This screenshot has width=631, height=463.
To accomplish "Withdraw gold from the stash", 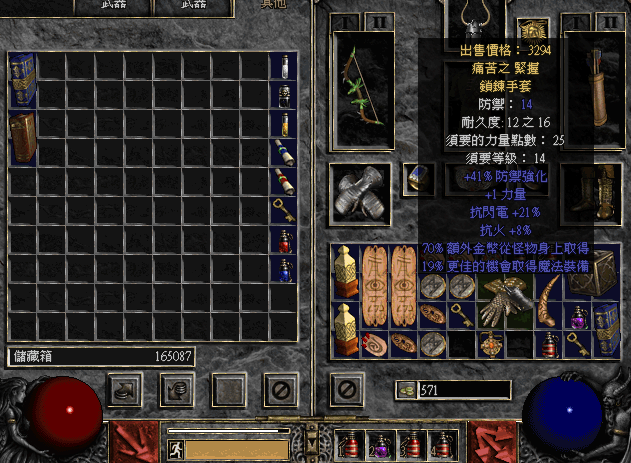I will [123, 389].
